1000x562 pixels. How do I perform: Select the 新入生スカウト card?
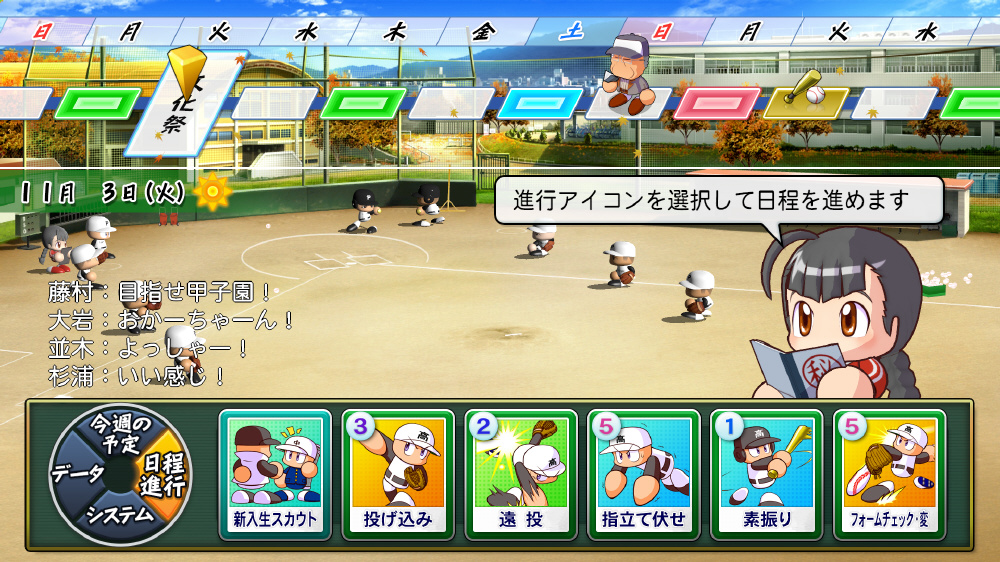[x=275, y=474]
